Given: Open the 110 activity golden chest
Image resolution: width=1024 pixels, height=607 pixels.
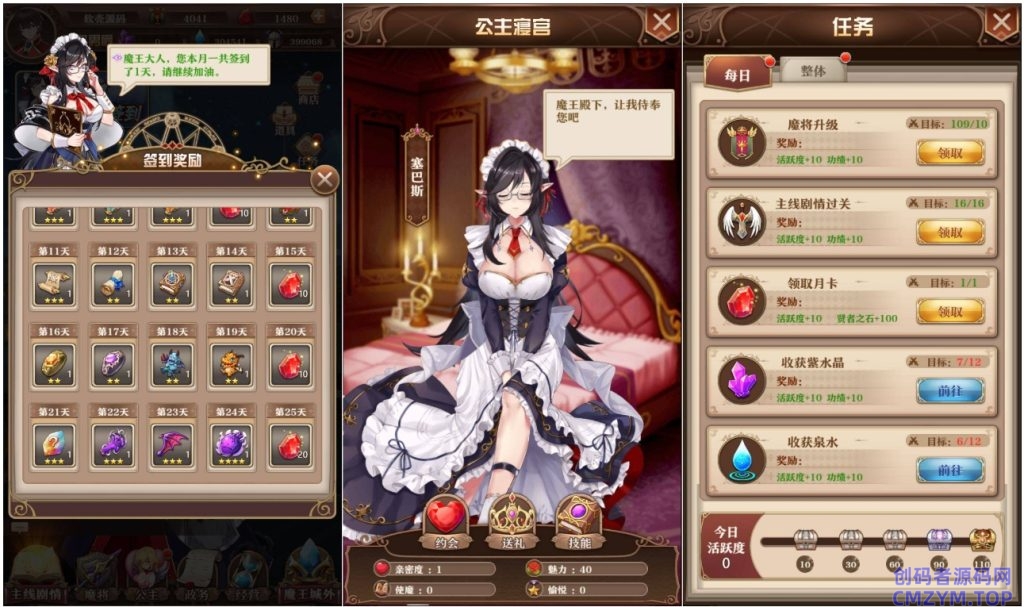Looking at the screenshot, I should click(x=982, y=541).
